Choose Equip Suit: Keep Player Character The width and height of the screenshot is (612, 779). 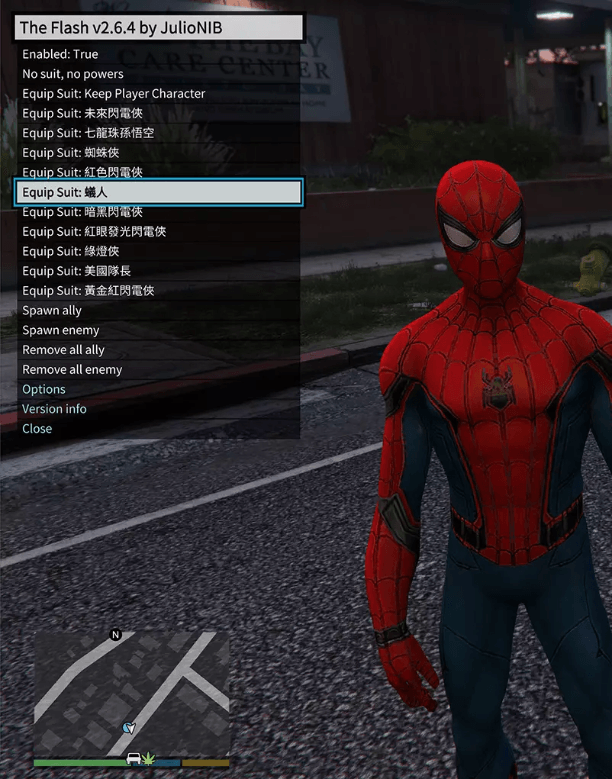(113, 94)
